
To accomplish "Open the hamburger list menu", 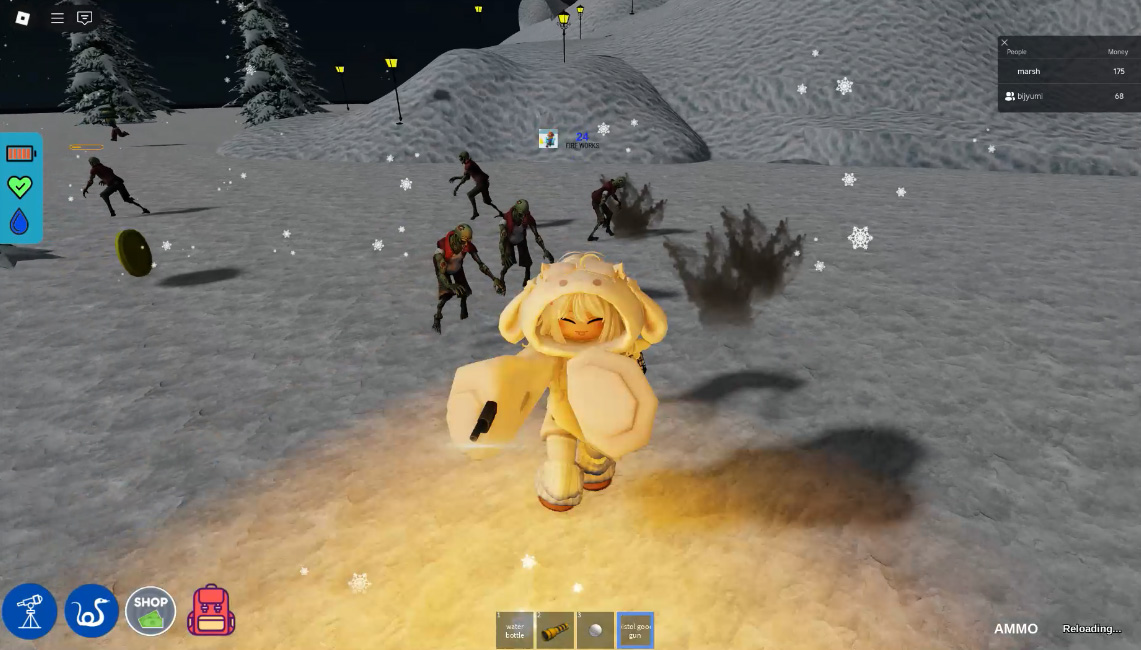I will pyautogui.click(x=57, y=18).
